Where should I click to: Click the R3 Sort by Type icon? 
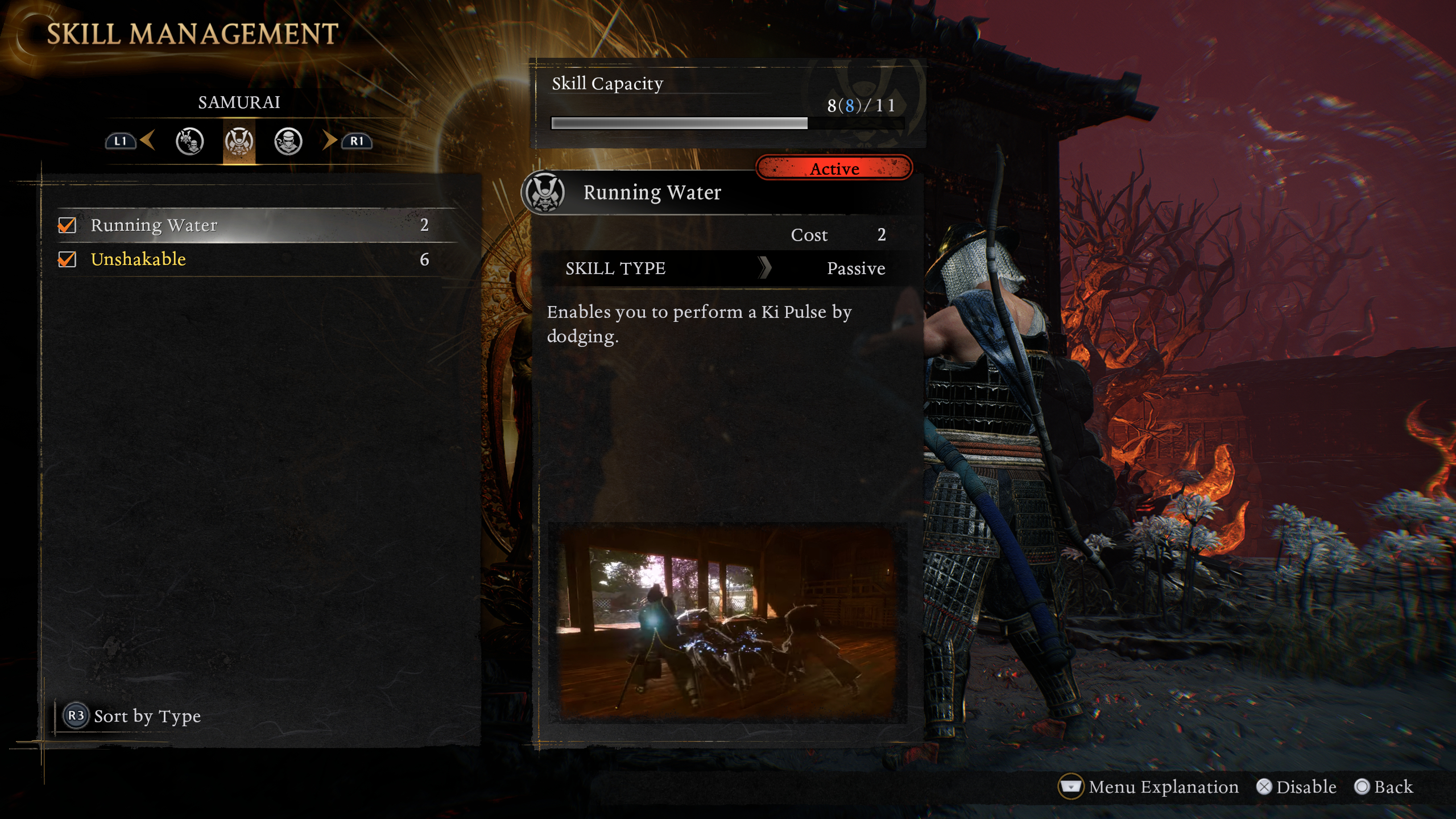[76, 716]
